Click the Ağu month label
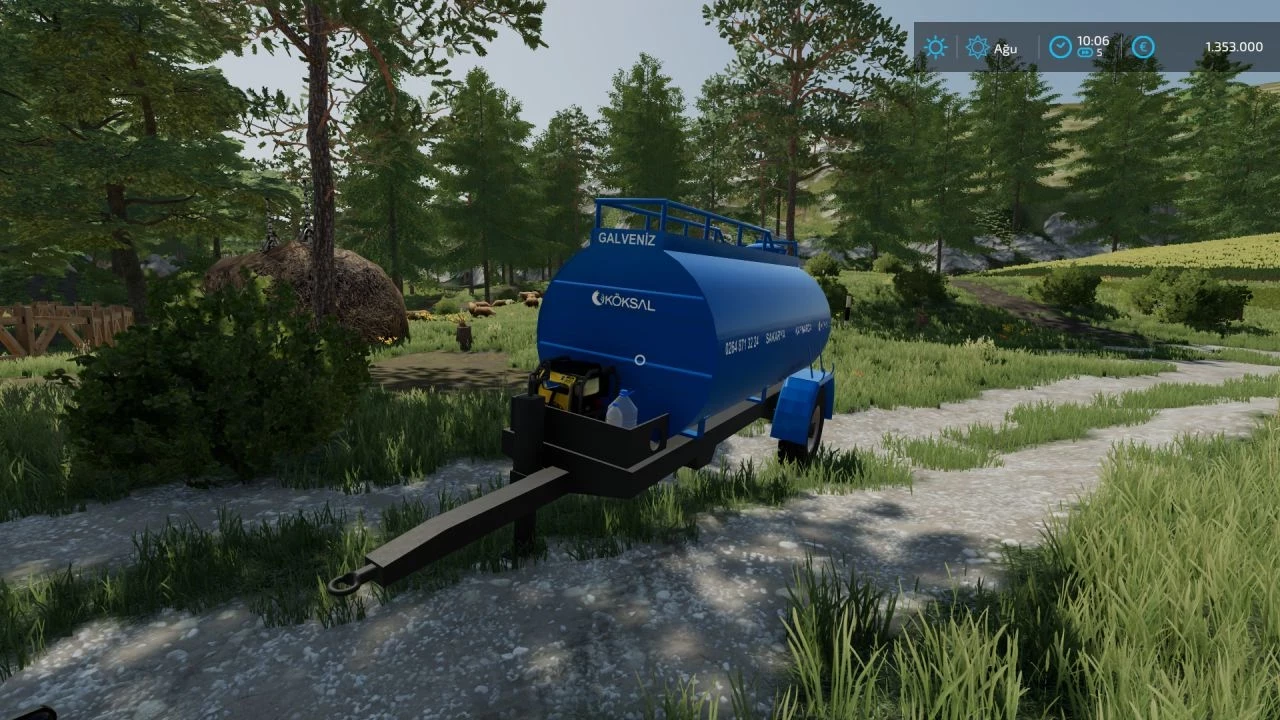The height and width of the screenshot is (720, 1280). point(1006,48)
